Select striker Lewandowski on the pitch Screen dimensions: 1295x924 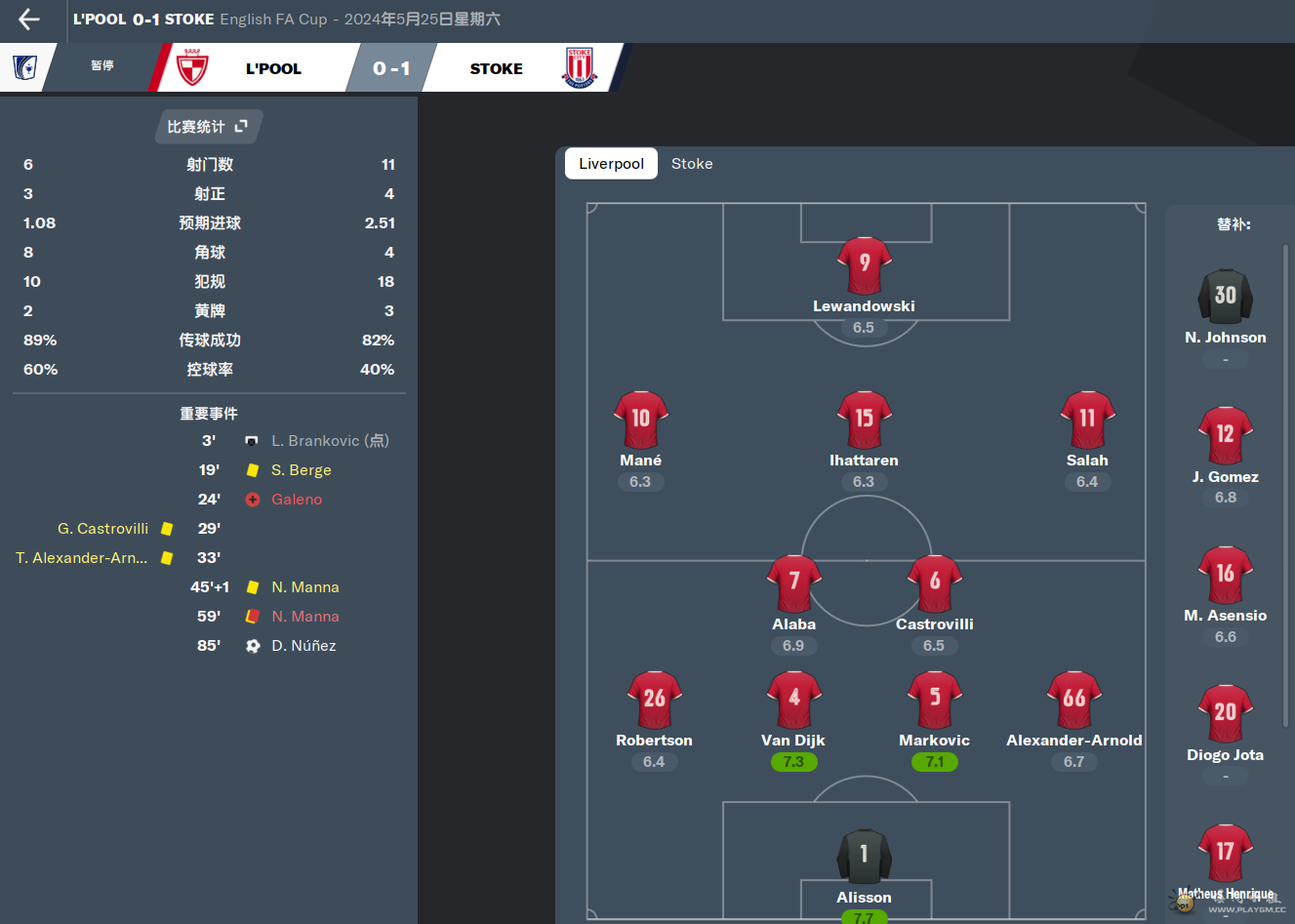pos(864,266)
